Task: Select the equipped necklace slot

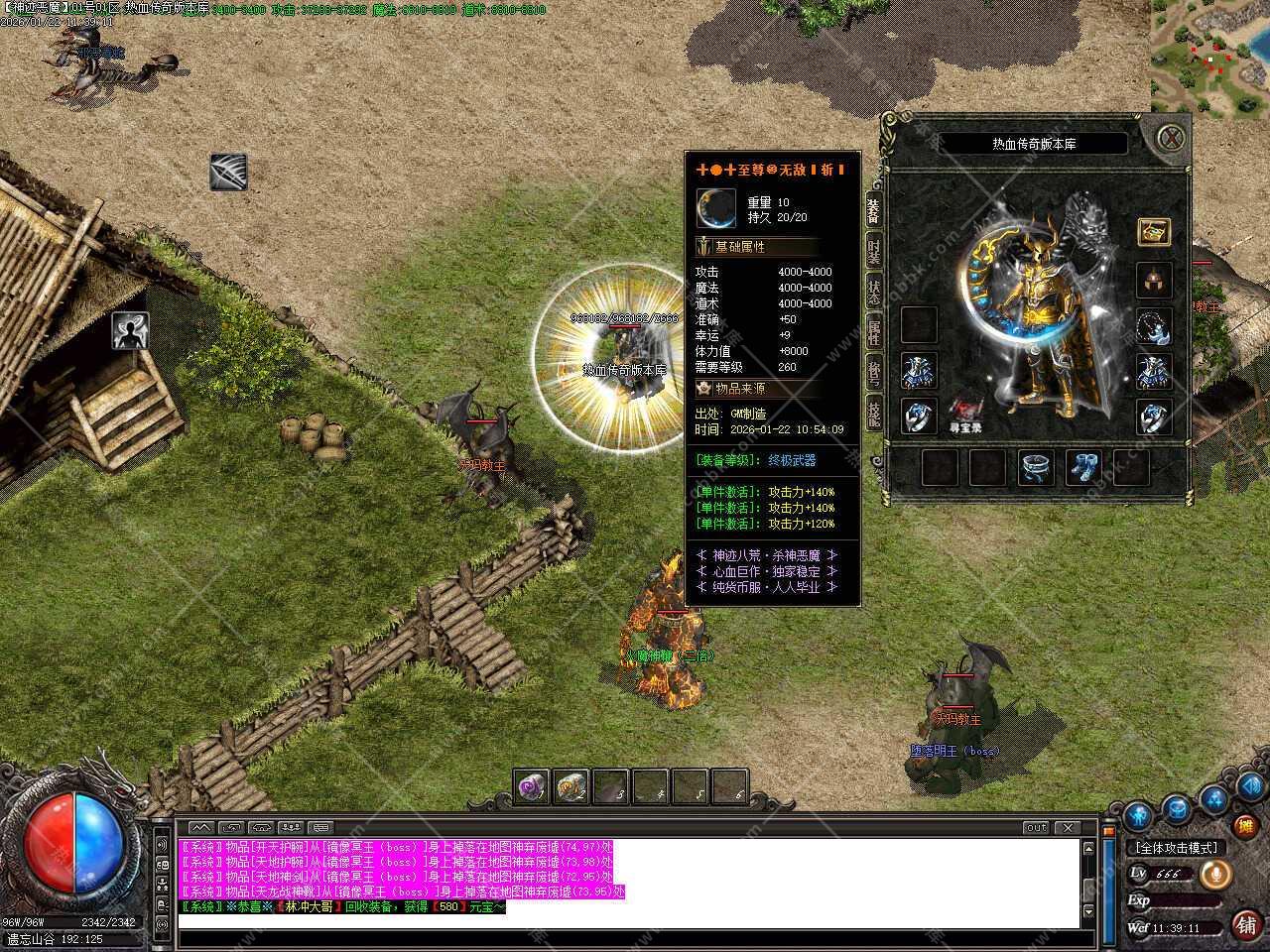Action: 1154,325
